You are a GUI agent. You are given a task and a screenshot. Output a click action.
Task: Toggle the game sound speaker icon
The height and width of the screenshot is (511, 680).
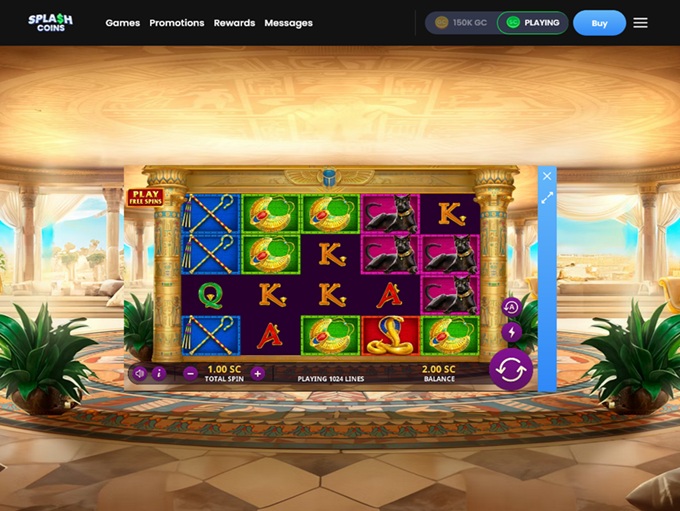point(139,373)
